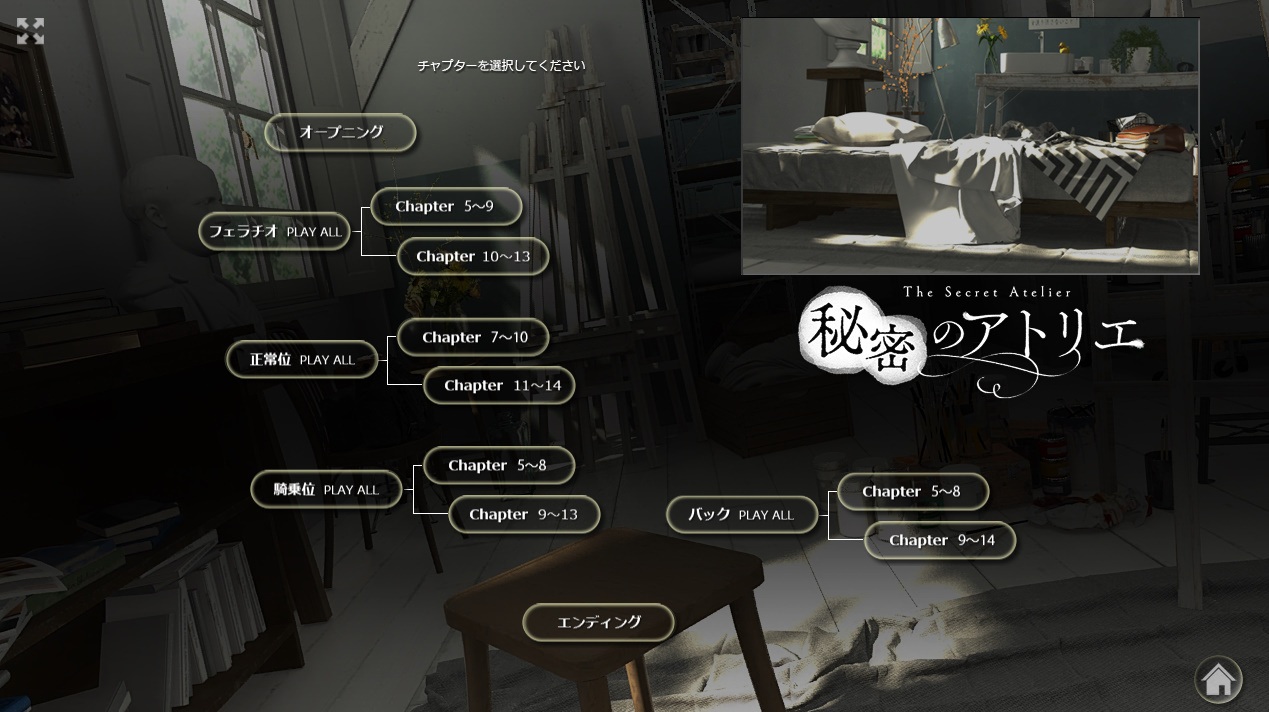
Task: Open Chapter 5~9 scene
Action: point(446,206)
